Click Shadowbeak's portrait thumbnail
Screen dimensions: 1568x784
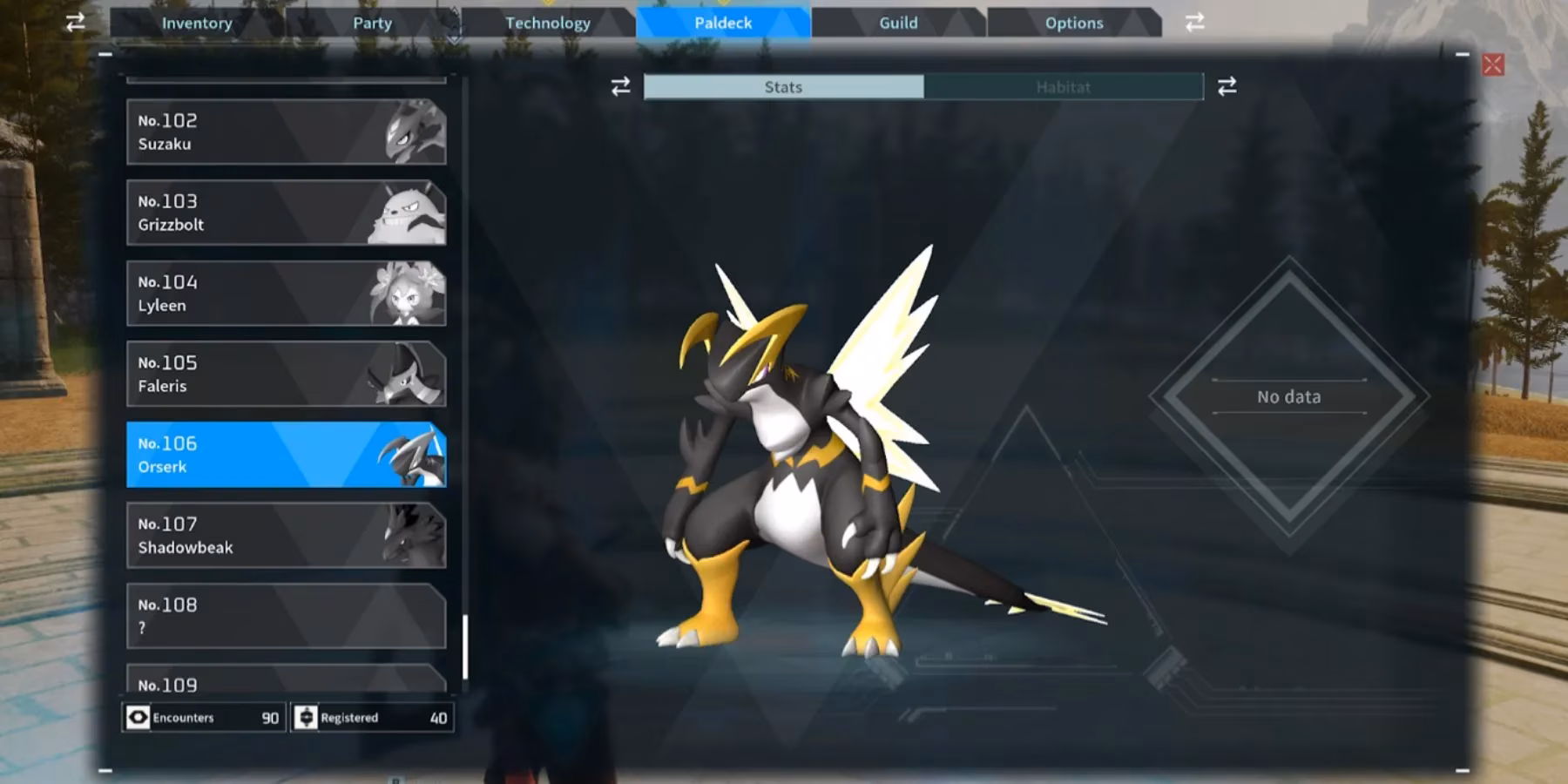pyautogui.click(x=406, y=535)
